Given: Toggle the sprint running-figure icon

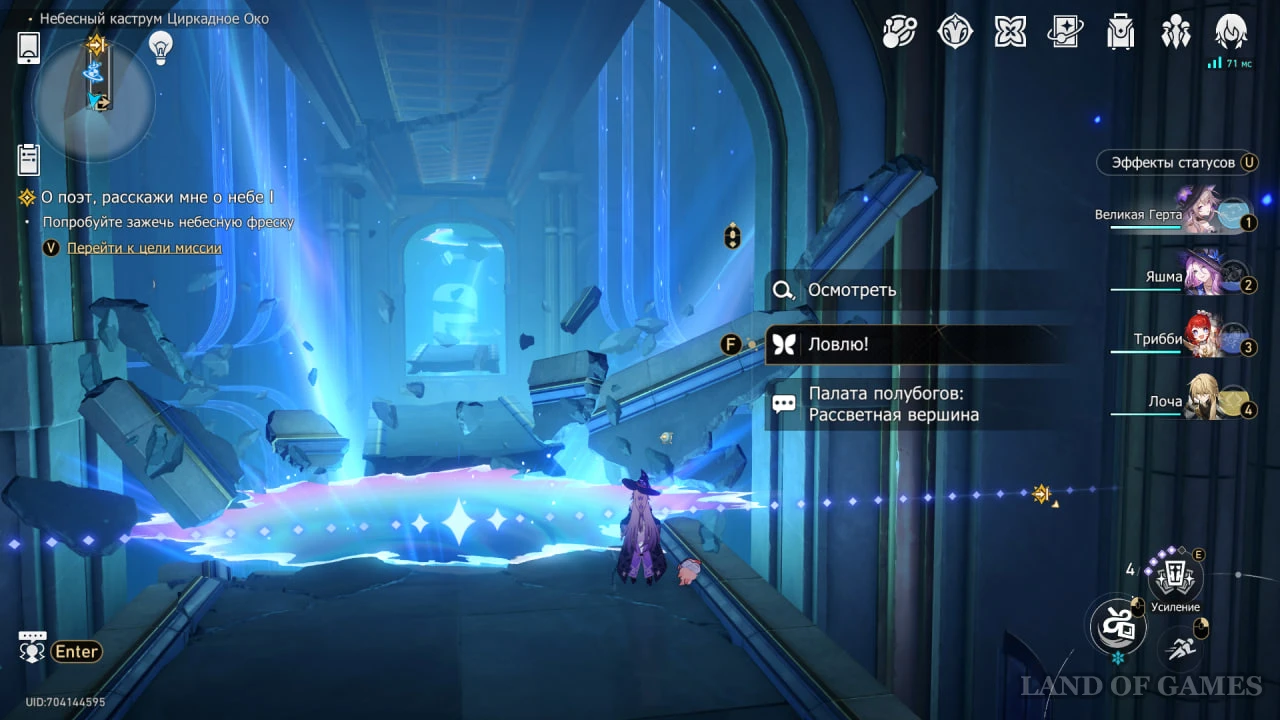Looking at the screenshot, I should point(1180,647).
